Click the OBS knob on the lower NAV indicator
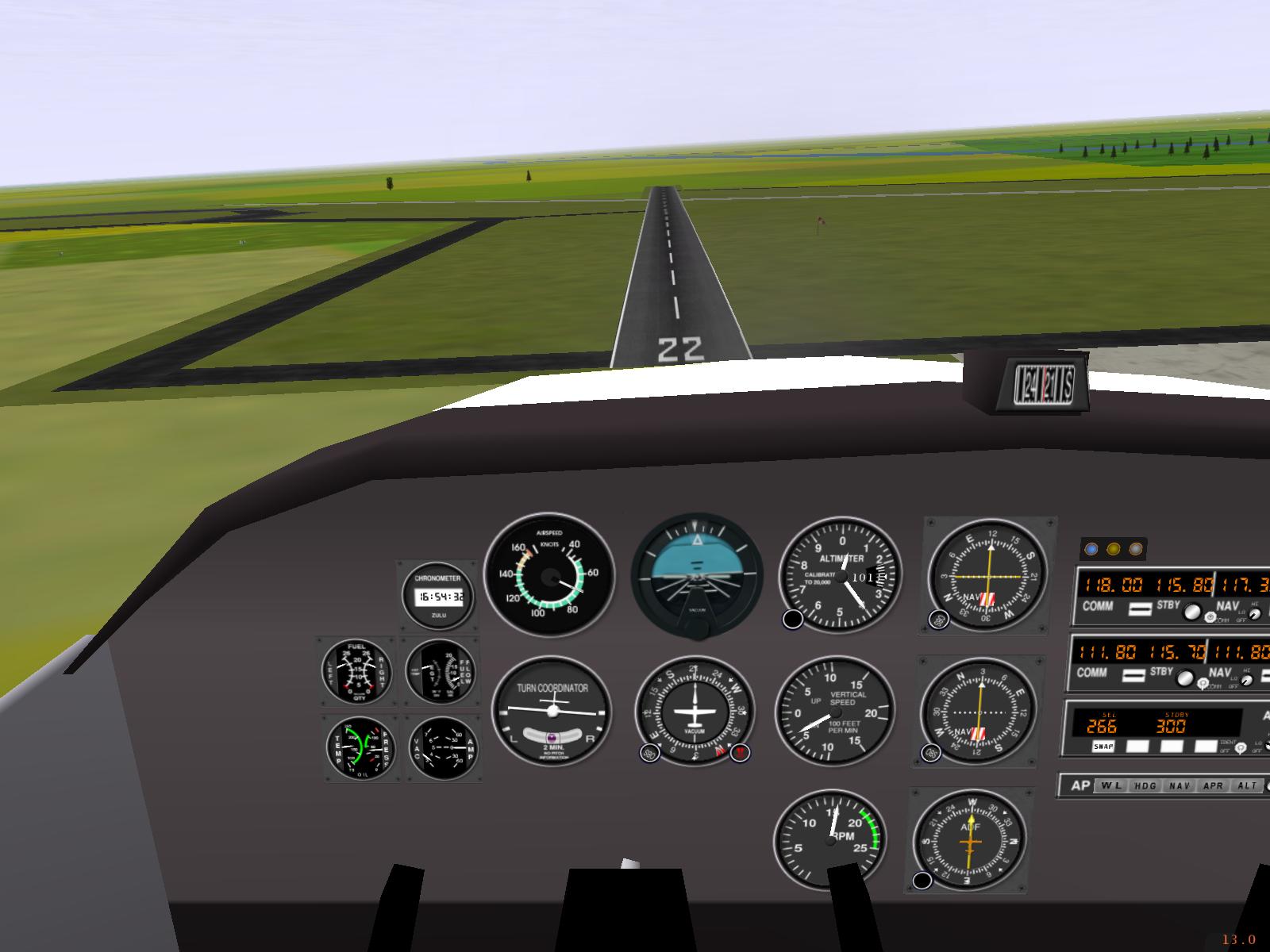The image size is (1270, 952). (930, 753)
